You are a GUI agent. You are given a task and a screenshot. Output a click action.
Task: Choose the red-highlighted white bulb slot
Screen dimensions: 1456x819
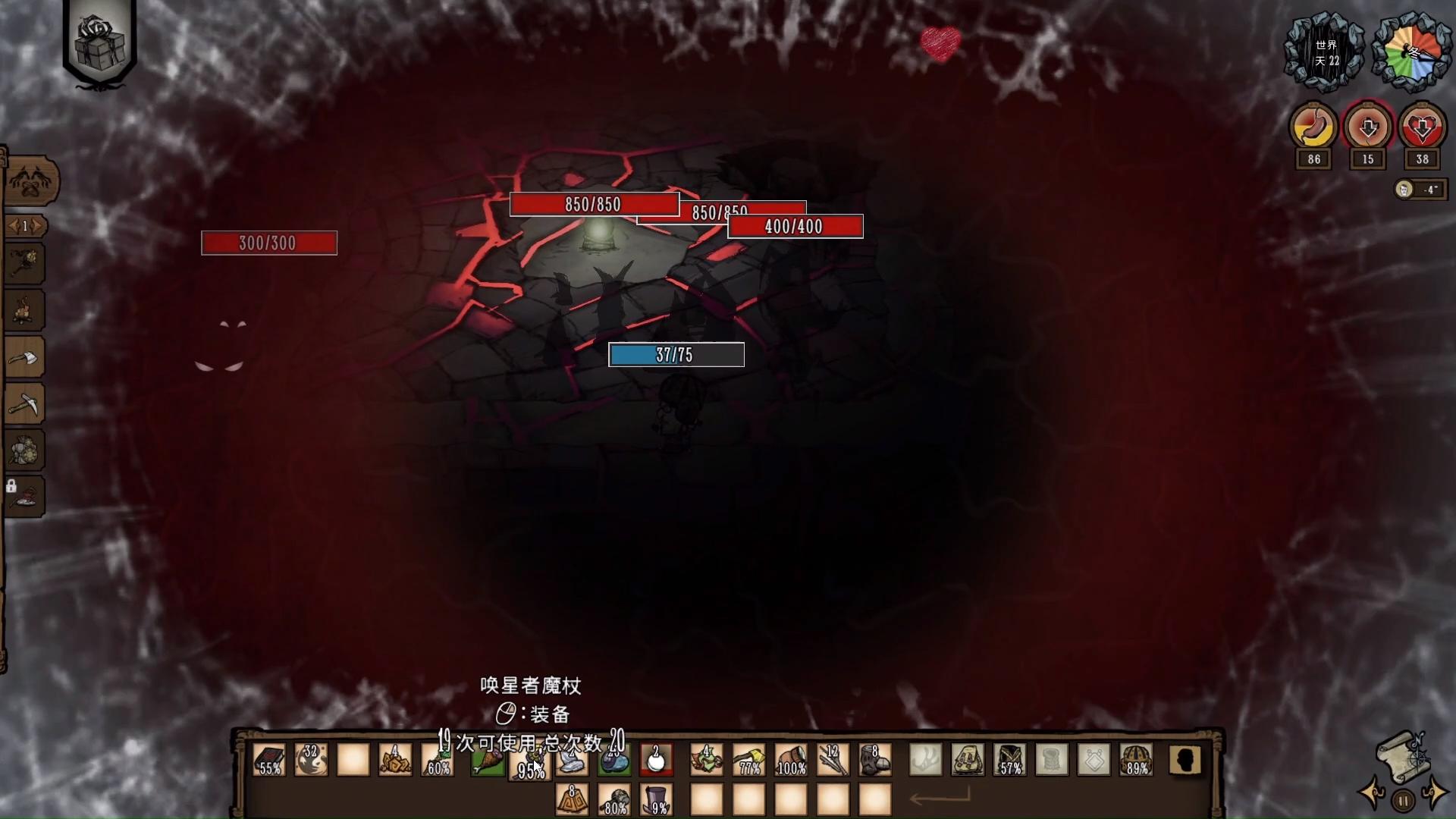tap(656, 760)
